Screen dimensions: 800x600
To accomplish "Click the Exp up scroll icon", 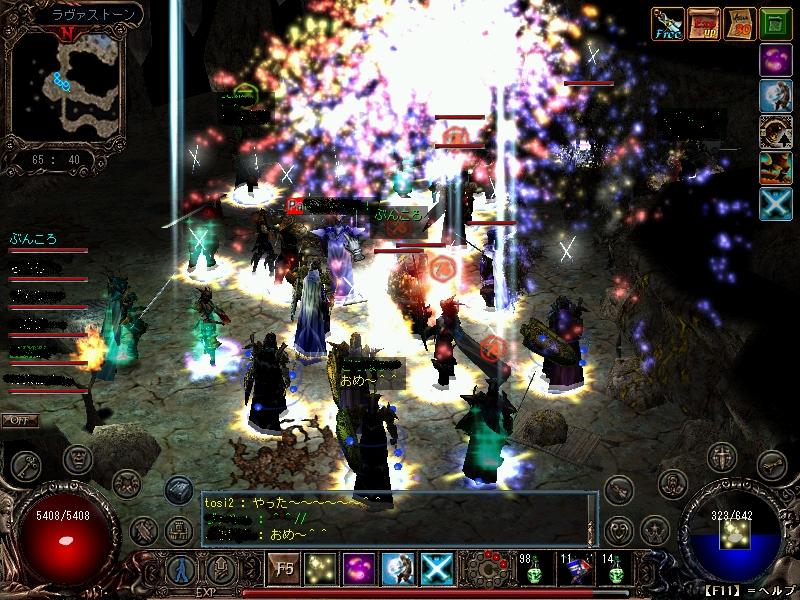I will click(x=703, y=23).
